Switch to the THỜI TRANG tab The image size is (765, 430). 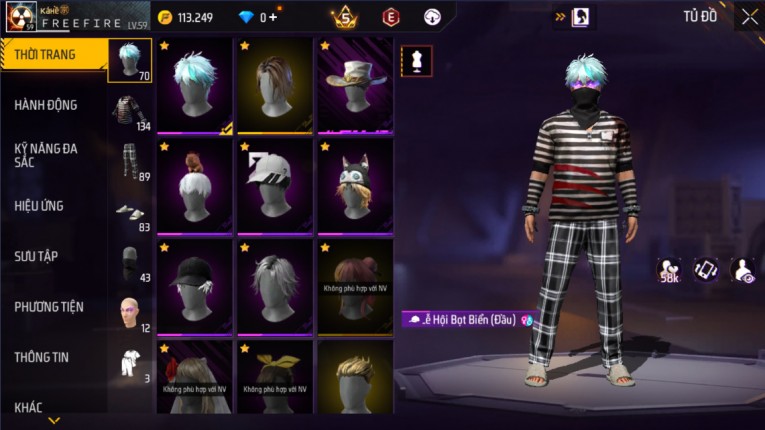pos(46,54)
